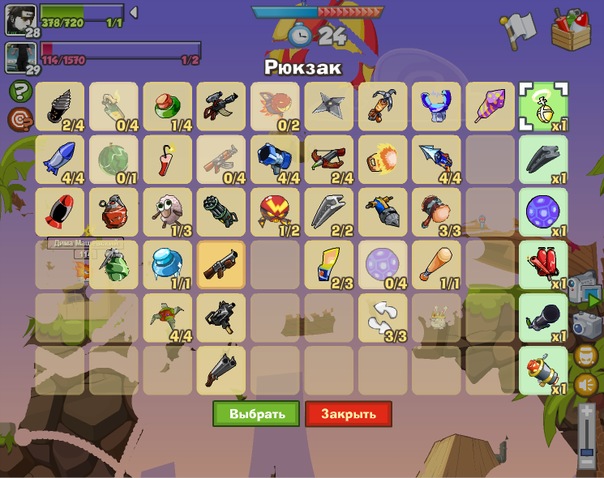Open the crate of items icon

point(571,28)
